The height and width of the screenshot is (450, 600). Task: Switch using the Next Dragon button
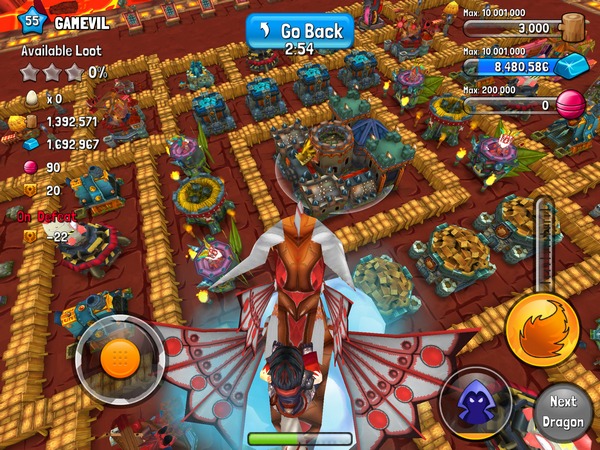(x=563, y=409)
